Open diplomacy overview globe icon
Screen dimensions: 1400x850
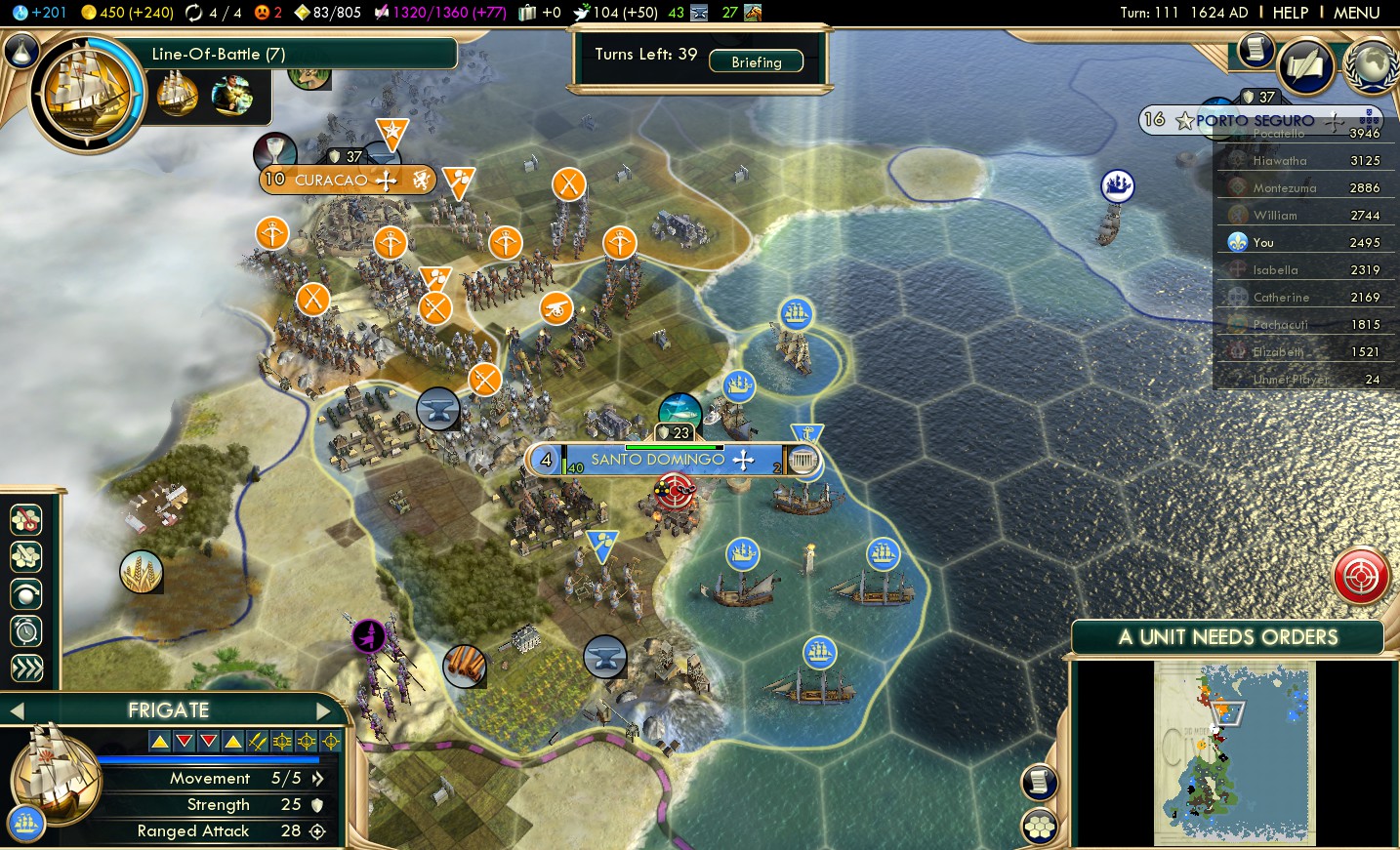tap(1372, 65)
